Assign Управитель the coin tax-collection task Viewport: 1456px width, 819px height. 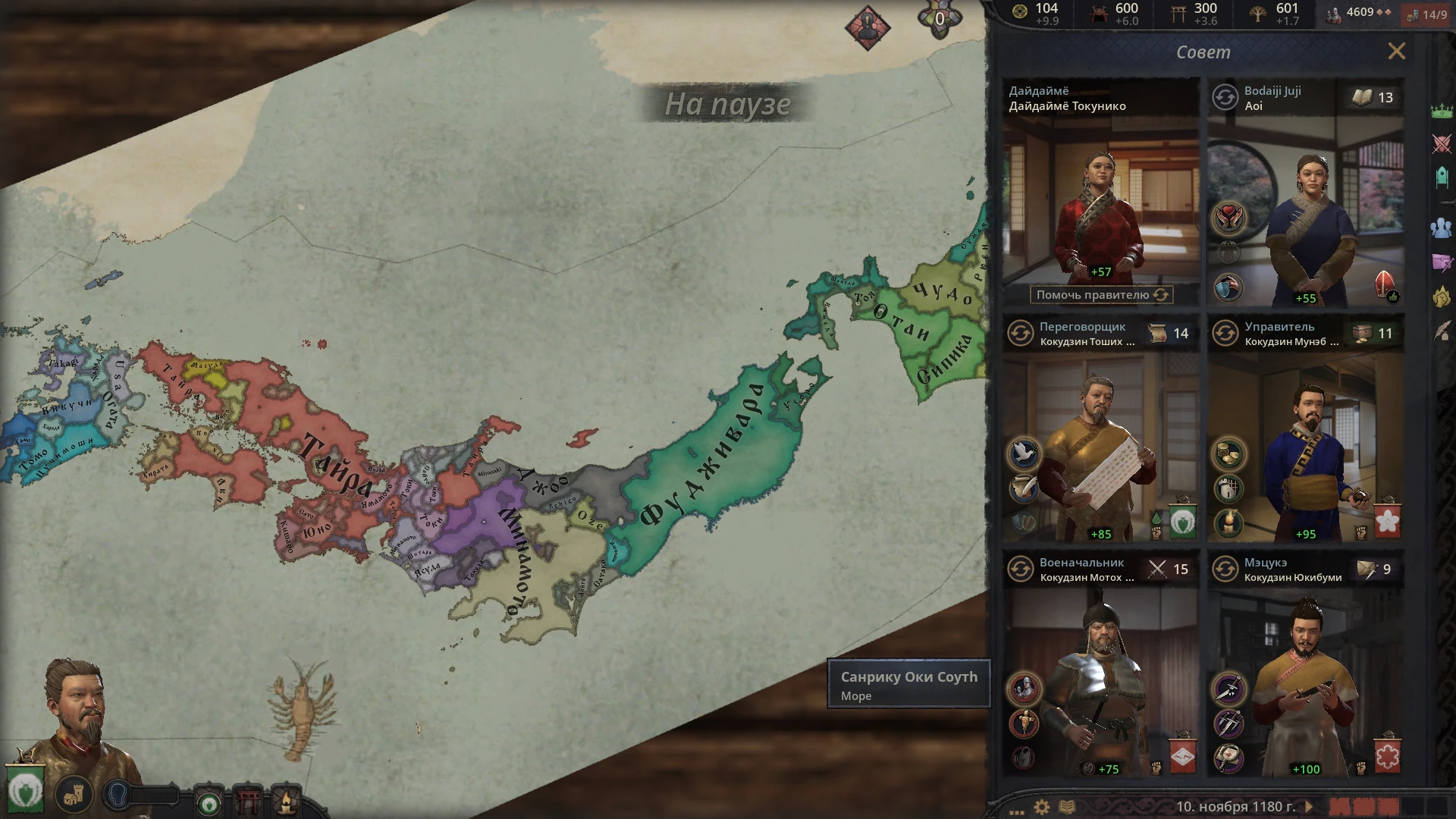(1228, 452)
